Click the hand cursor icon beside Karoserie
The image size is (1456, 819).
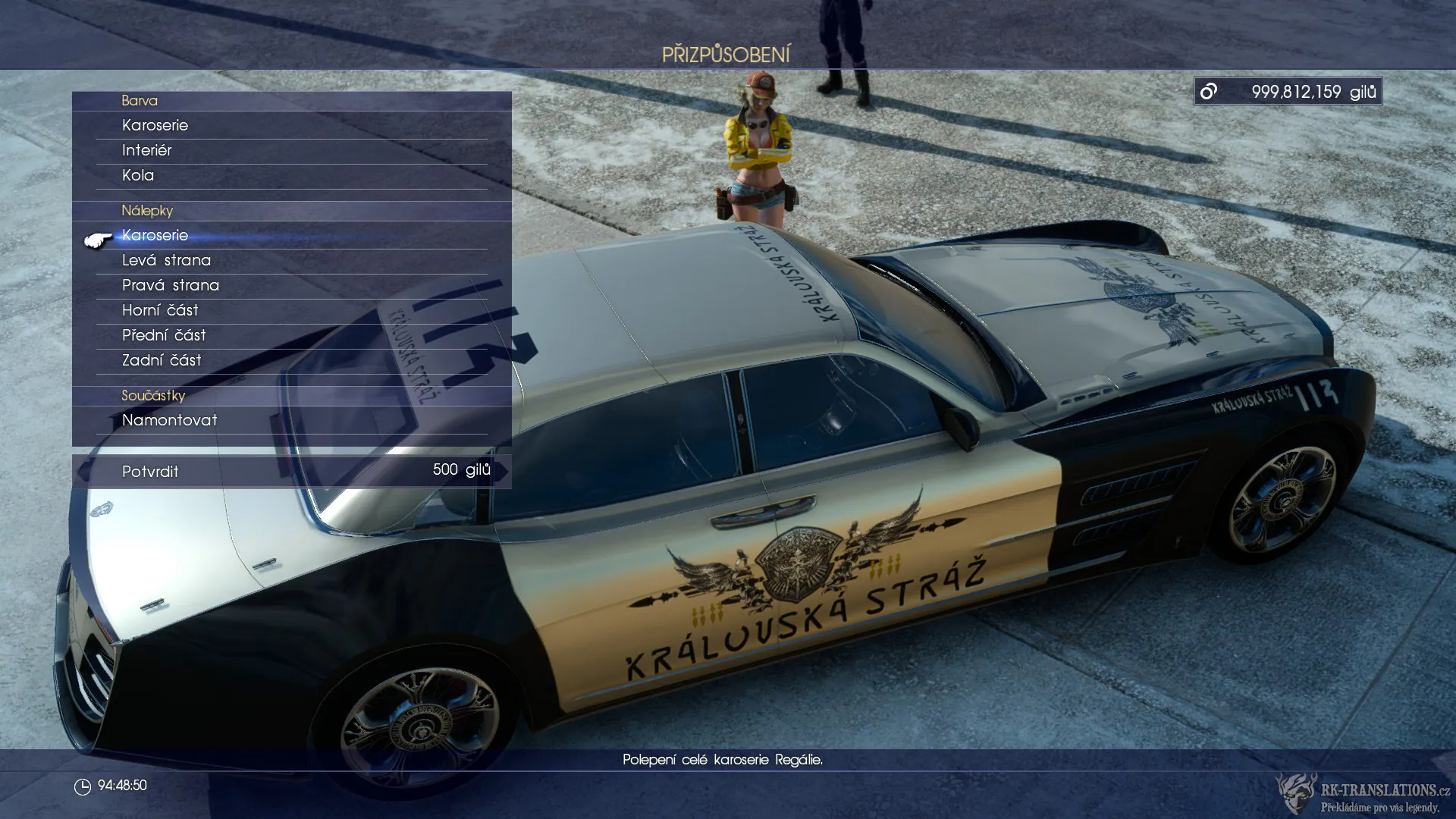tap(97, 238)
